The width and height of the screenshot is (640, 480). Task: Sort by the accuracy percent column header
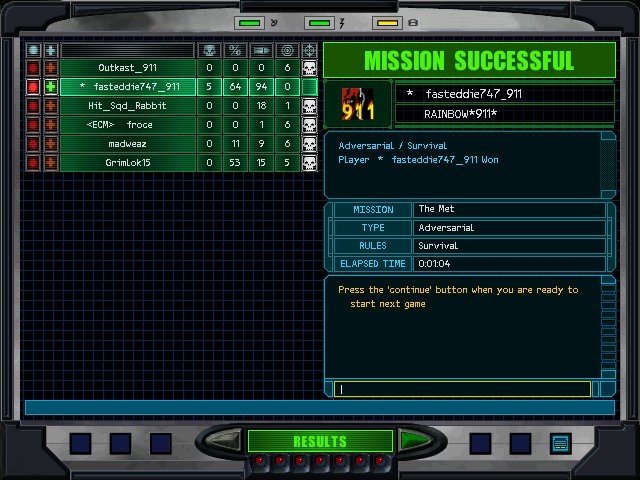tap(235, 50)
